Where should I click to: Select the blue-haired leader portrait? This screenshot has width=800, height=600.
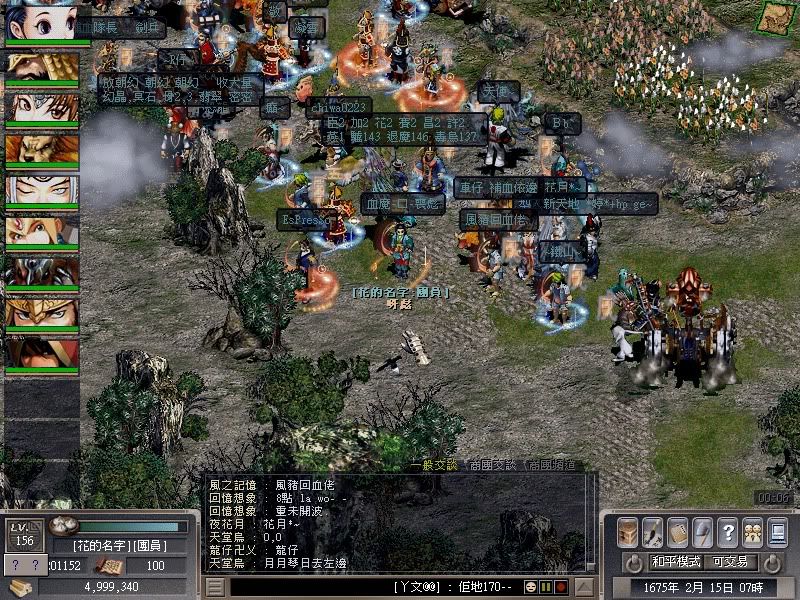point(42,21)
